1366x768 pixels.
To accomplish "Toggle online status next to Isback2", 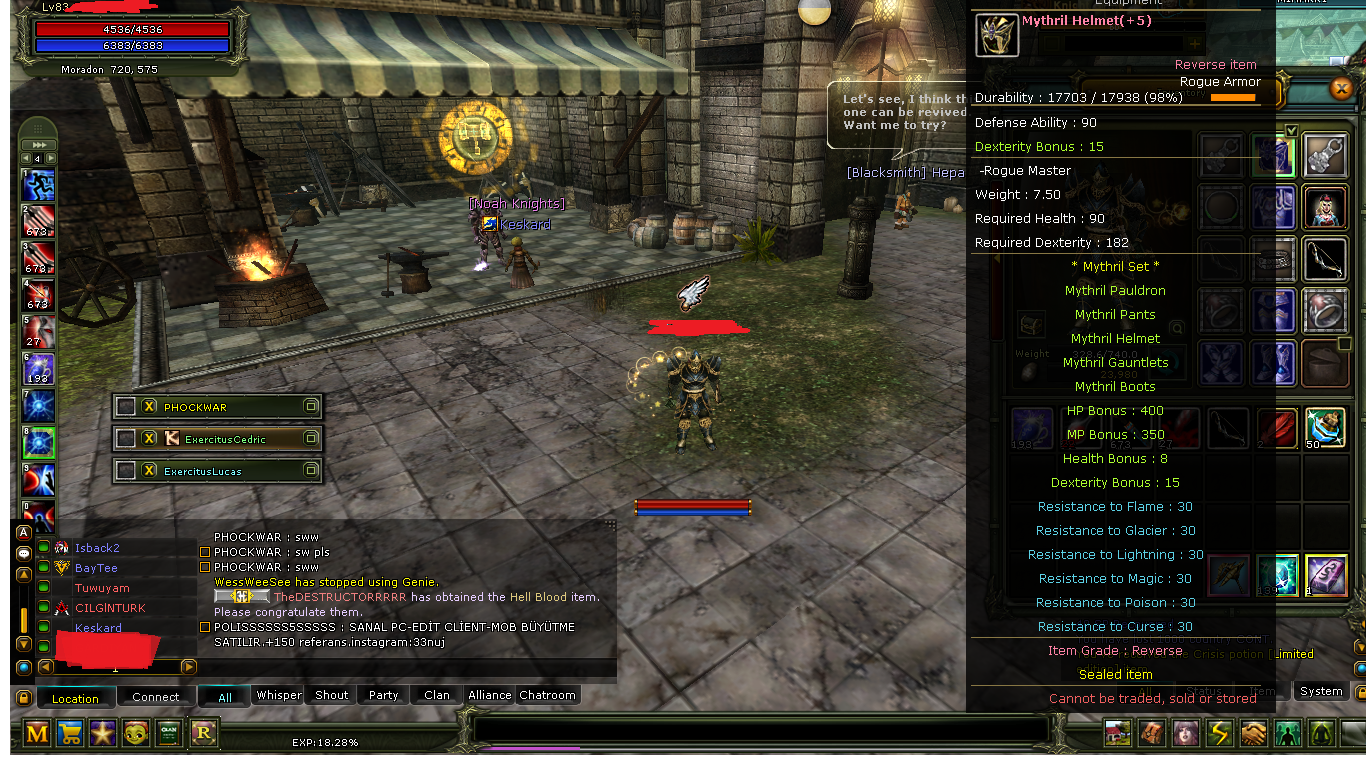I will (43, 547).
